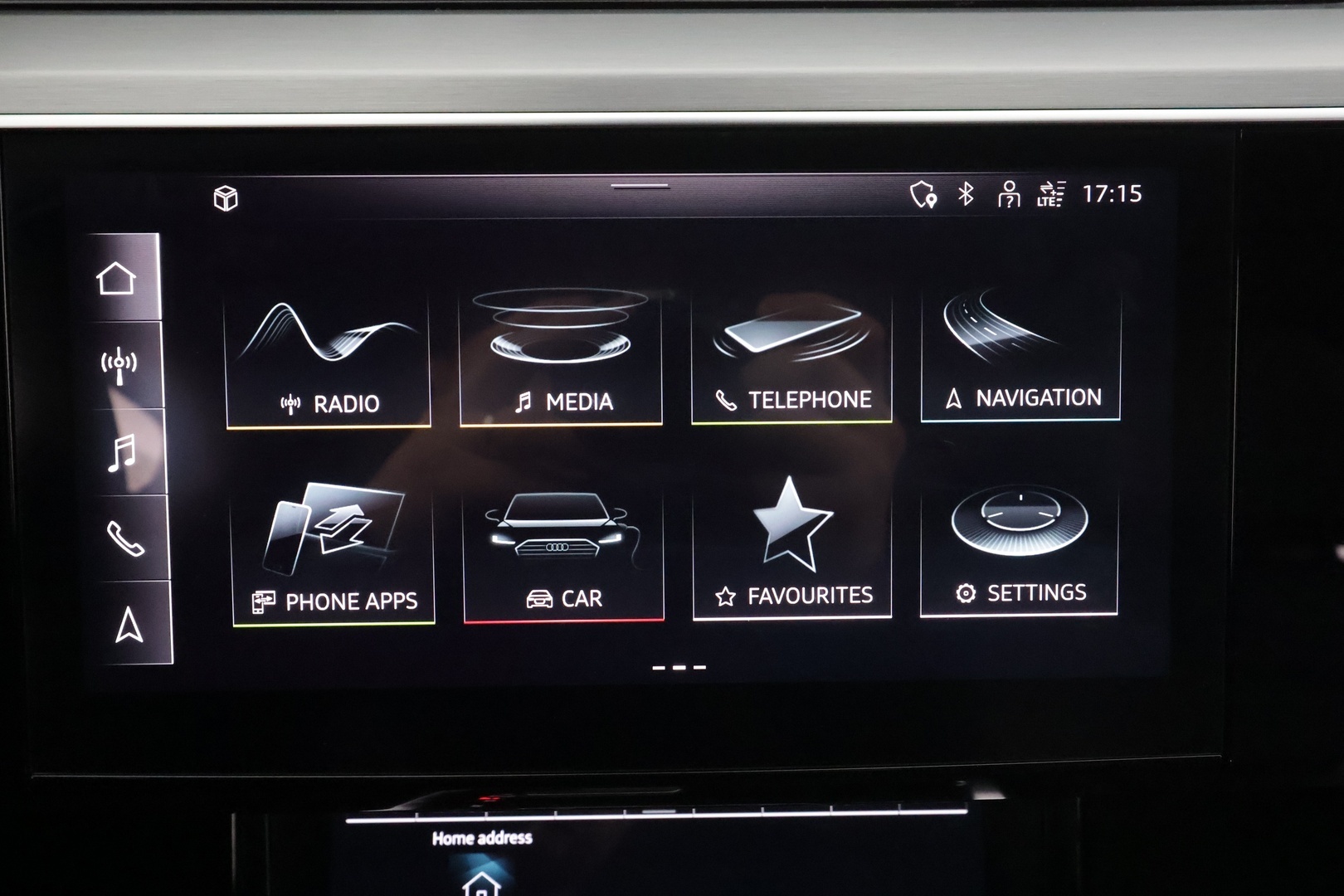The image size is (1344, 896).
Task: Tap the page indicator dashes at screen bottom
Action: click(679, 668)
